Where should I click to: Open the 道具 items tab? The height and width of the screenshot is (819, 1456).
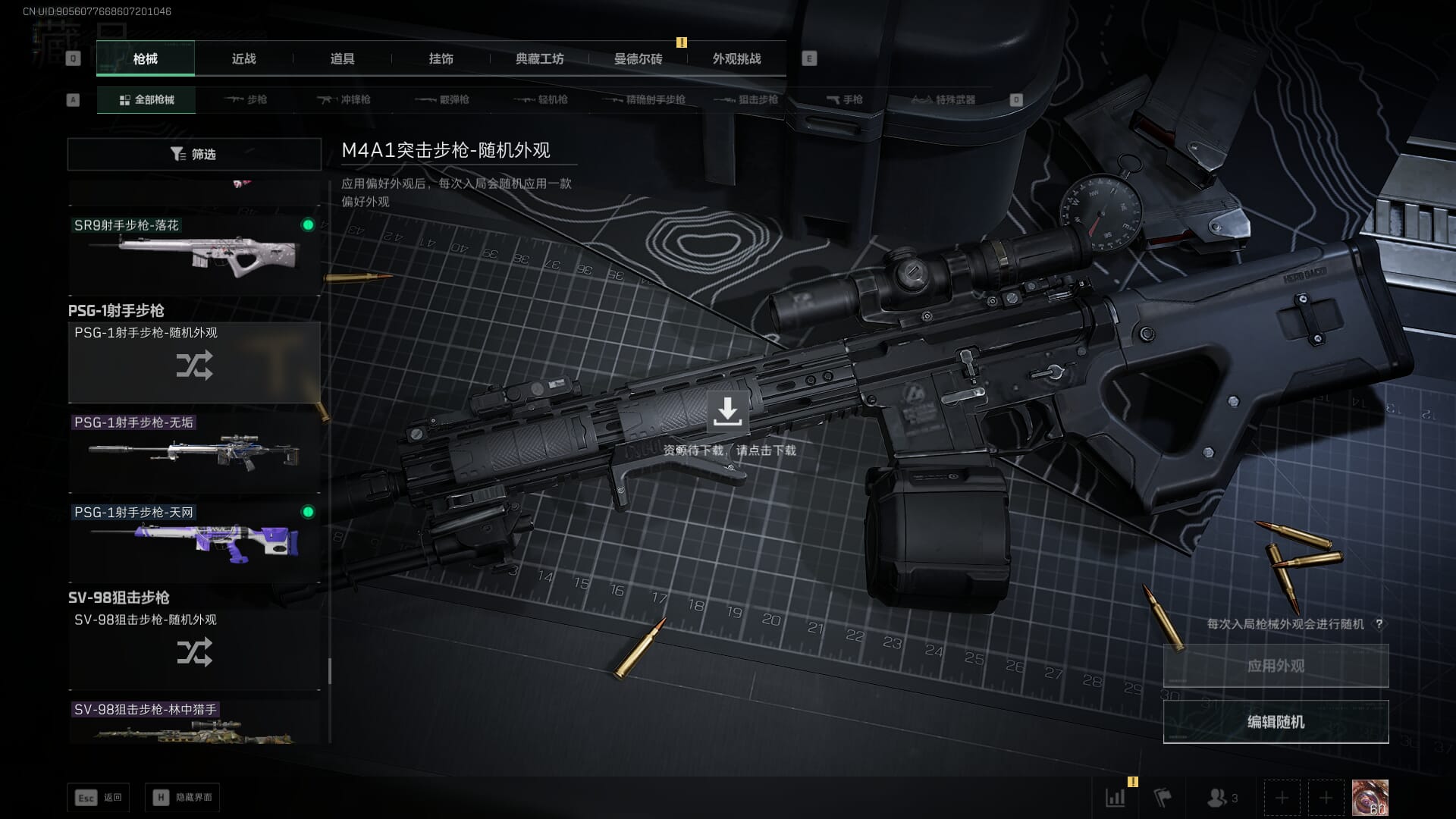pos(342,59)
